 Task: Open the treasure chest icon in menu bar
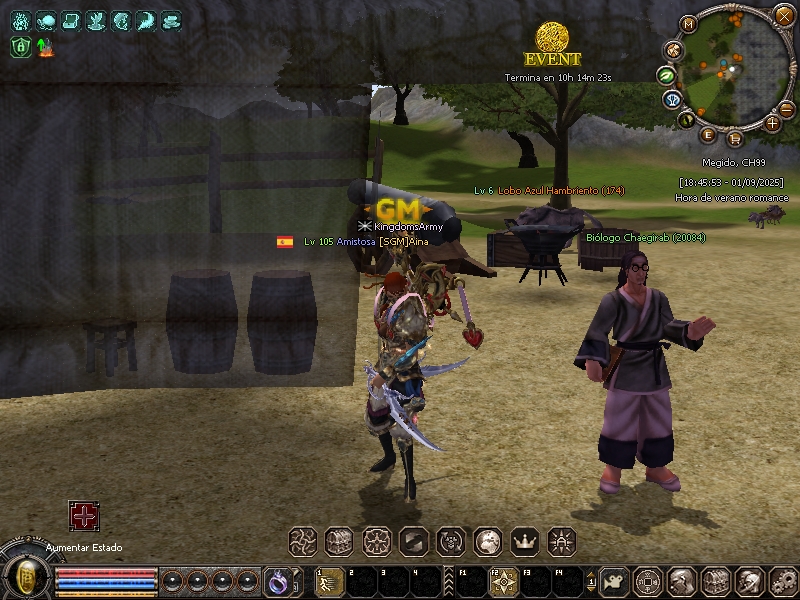pos(339,542)
